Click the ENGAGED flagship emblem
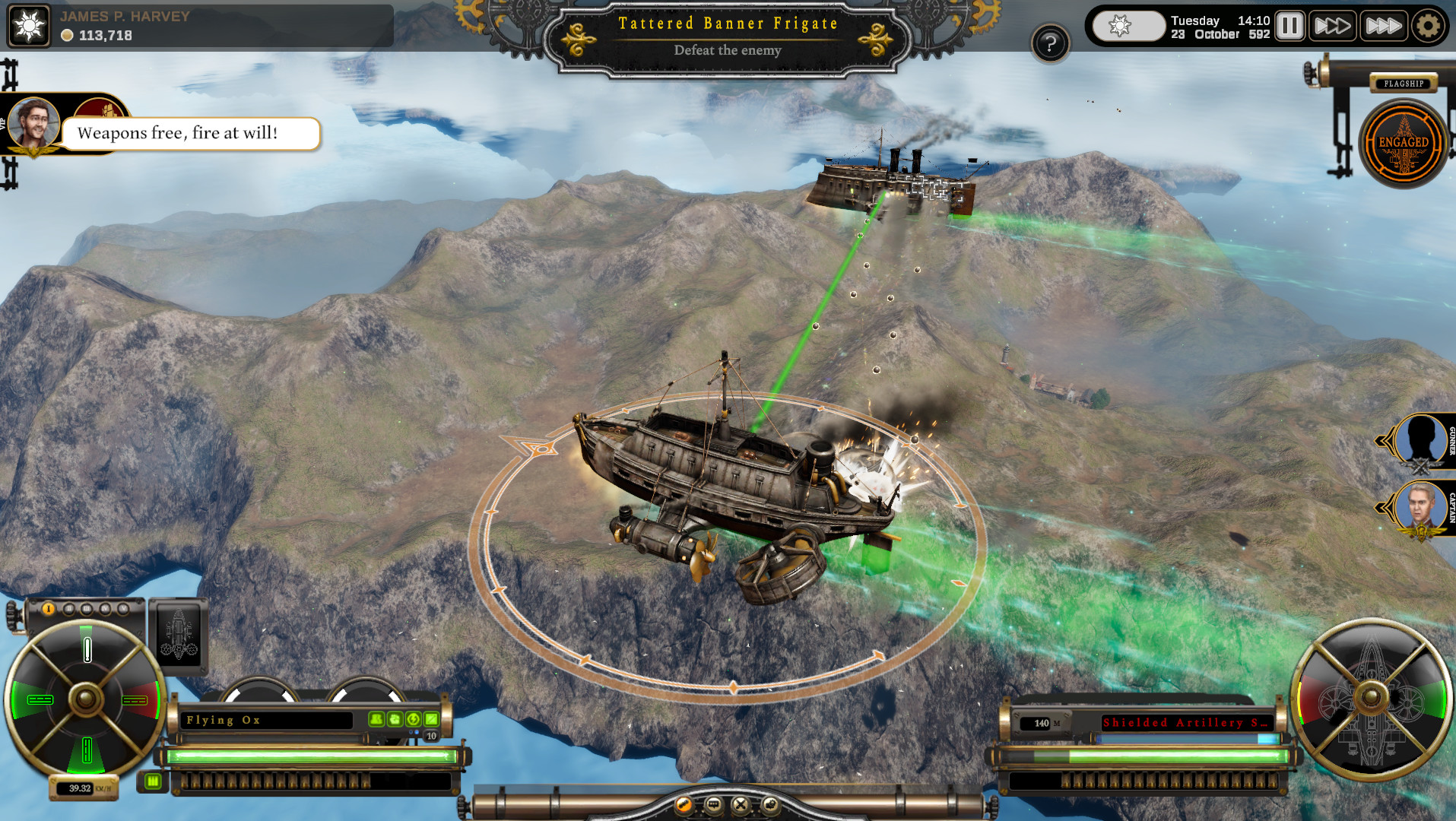Screen dimensions: 1456x821 1404,141
